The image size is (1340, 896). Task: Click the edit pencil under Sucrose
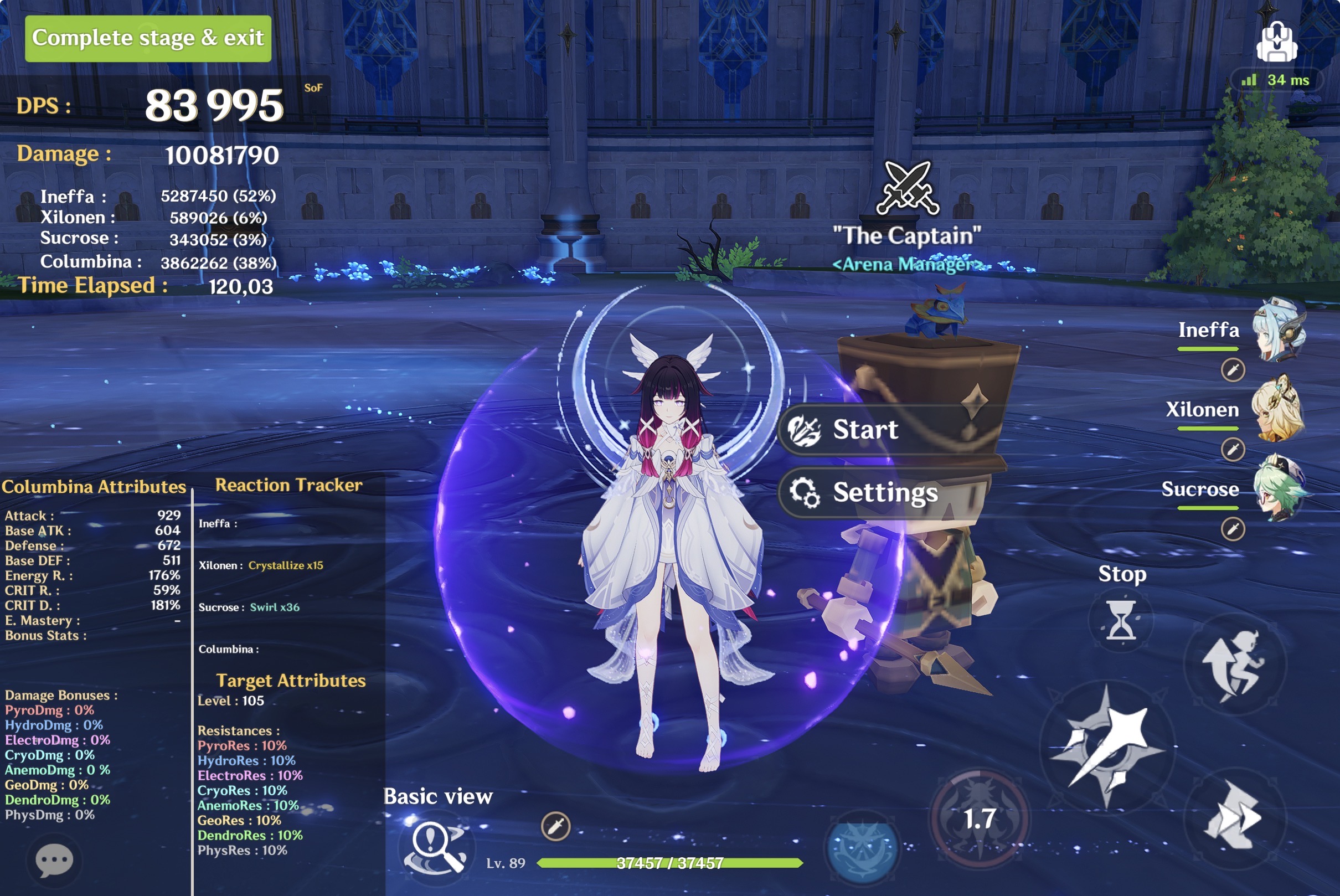pos(1233,529)
